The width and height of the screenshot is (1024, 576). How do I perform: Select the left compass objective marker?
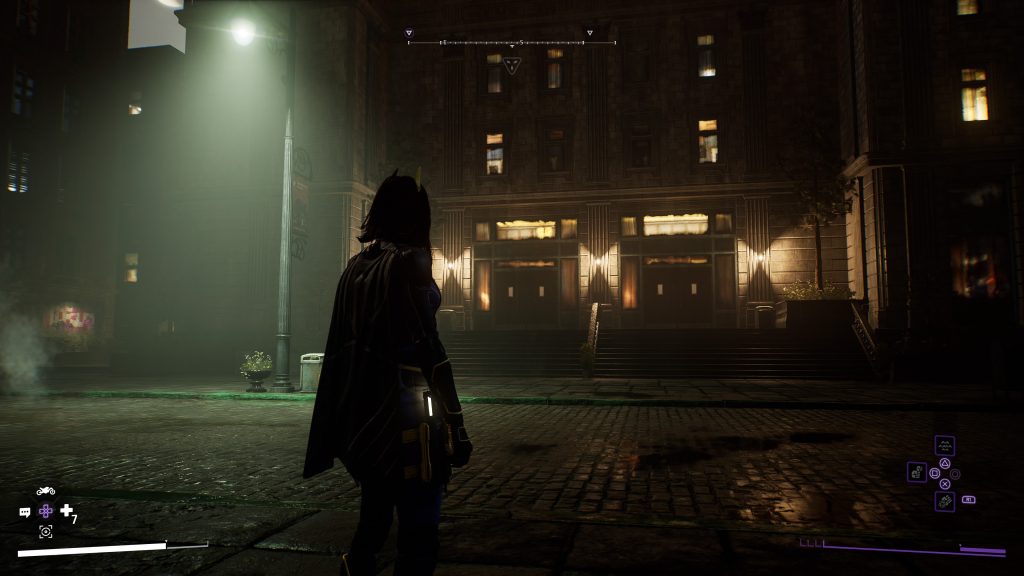[x=409, y=33]
